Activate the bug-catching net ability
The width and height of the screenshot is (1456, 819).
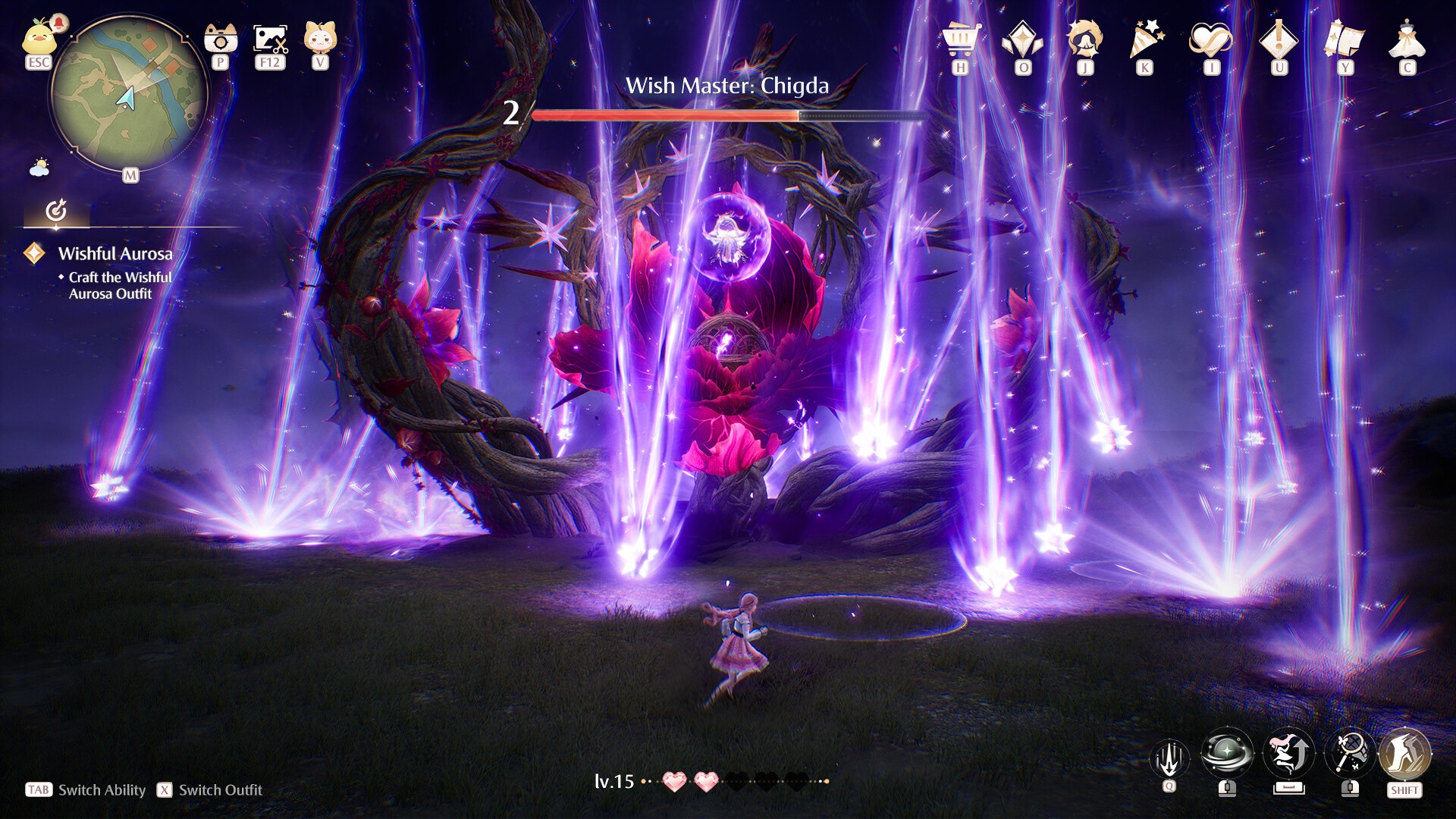(x=1350, y=754)
